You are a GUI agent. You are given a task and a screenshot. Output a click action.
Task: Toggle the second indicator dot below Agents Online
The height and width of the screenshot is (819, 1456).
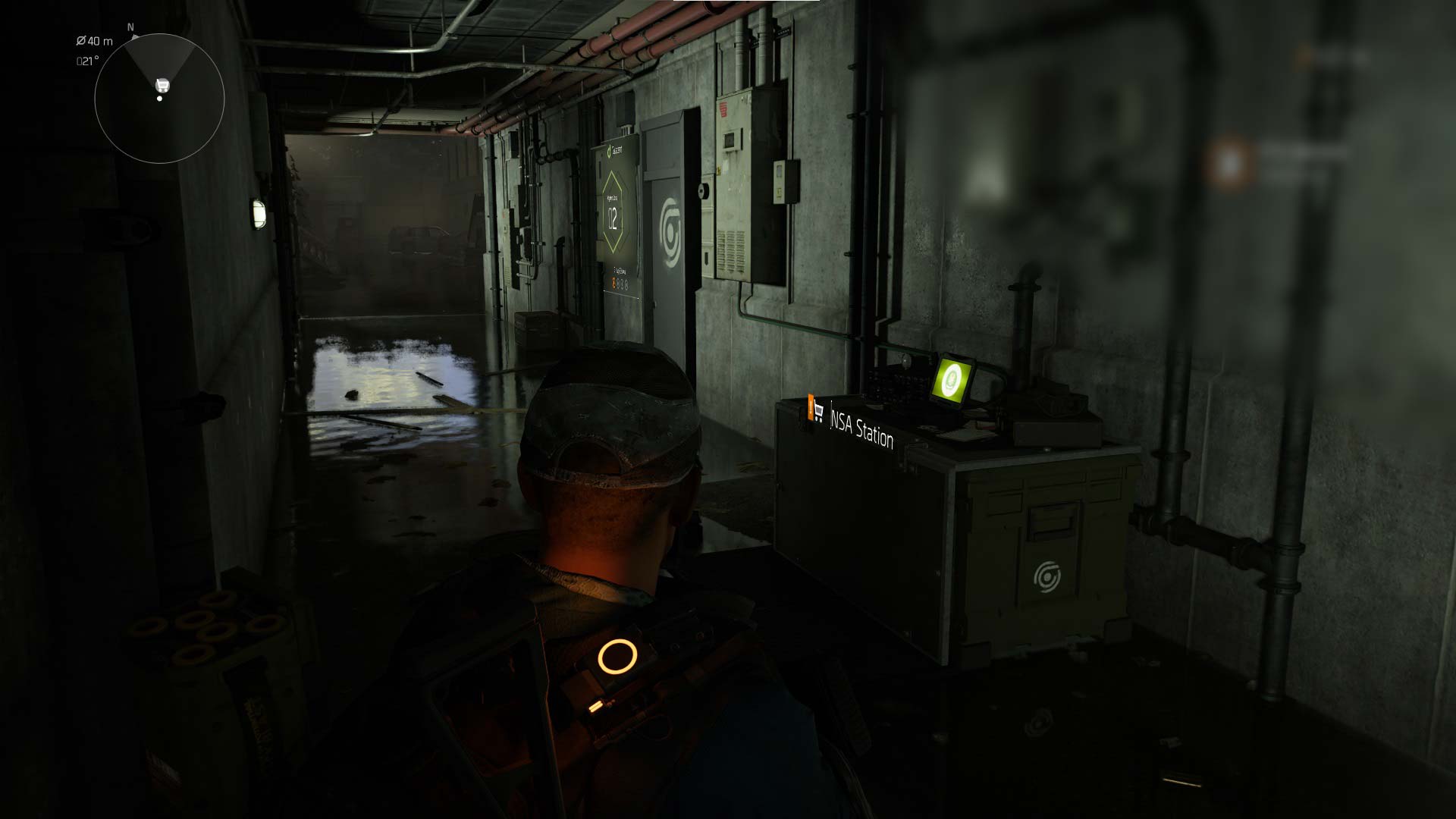tap(620, 284)
